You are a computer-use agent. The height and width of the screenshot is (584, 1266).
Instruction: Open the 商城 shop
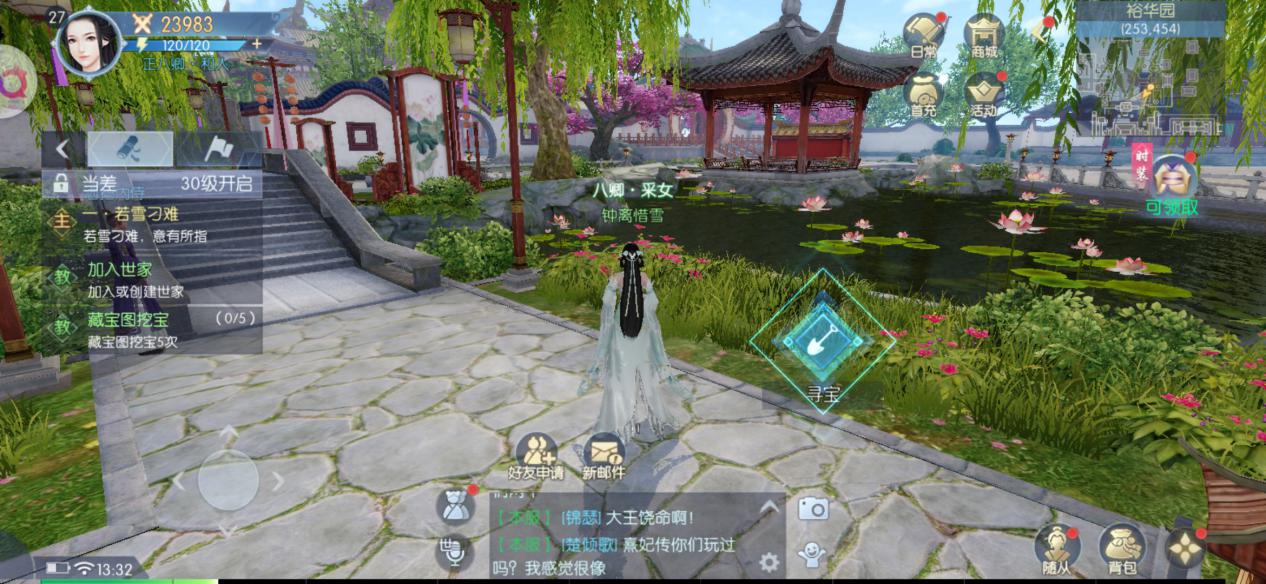(x=985, y=37)
